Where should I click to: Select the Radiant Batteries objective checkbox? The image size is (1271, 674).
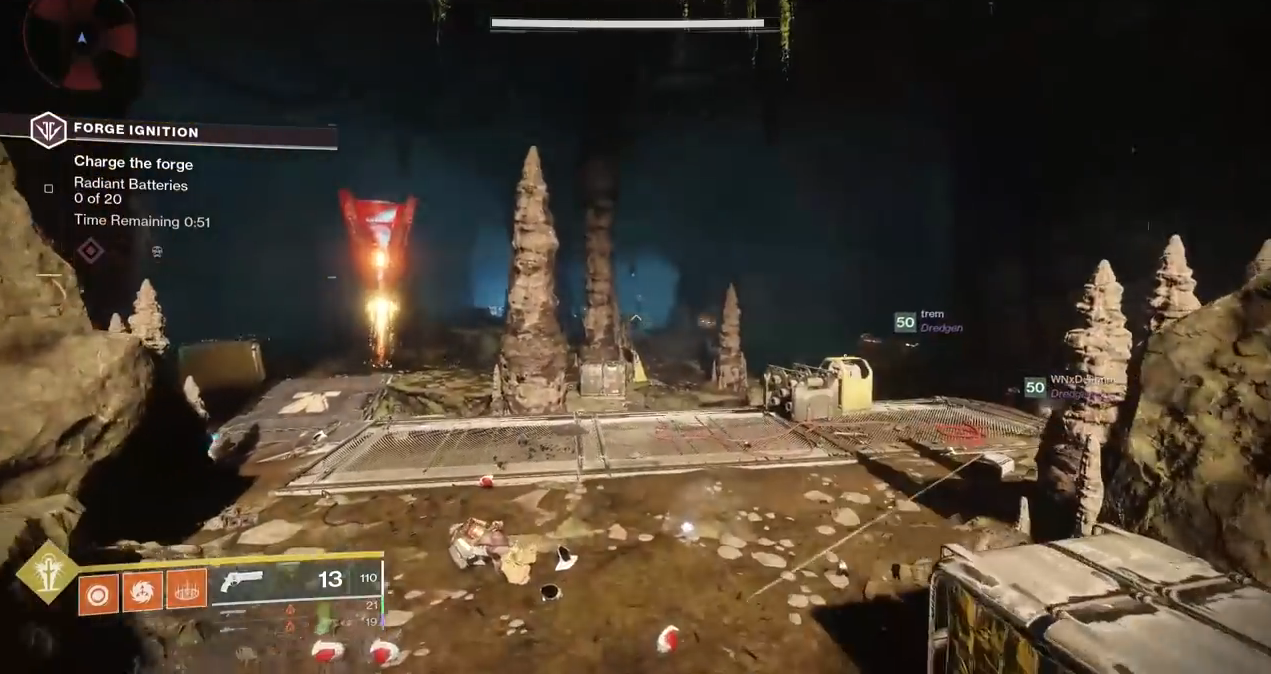pyautogui.click(x=49, y=188)
